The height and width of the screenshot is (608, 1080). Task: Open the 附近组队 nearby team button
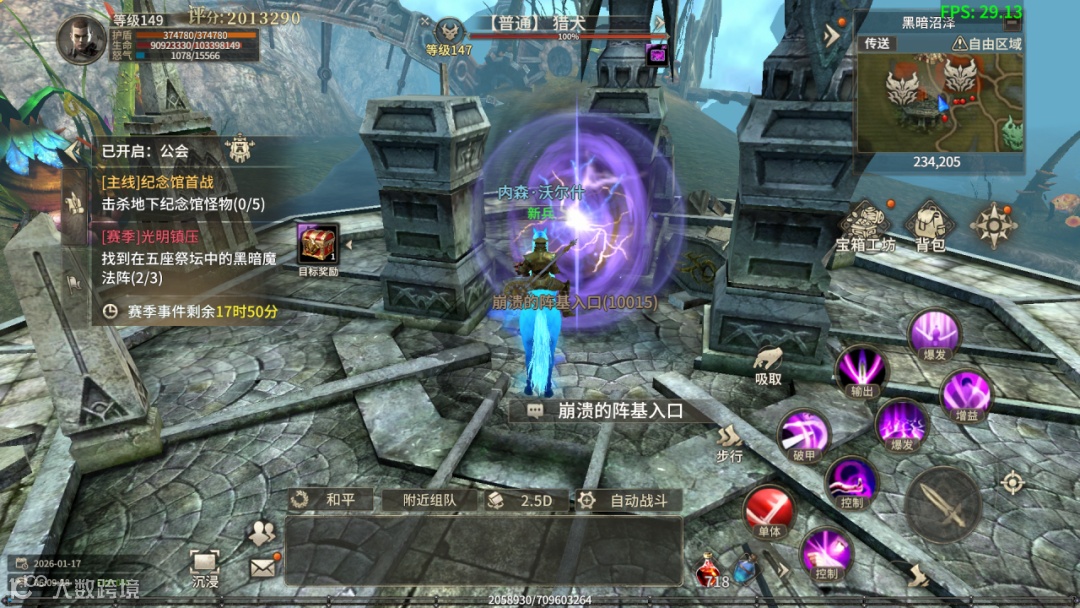(429, 500)
